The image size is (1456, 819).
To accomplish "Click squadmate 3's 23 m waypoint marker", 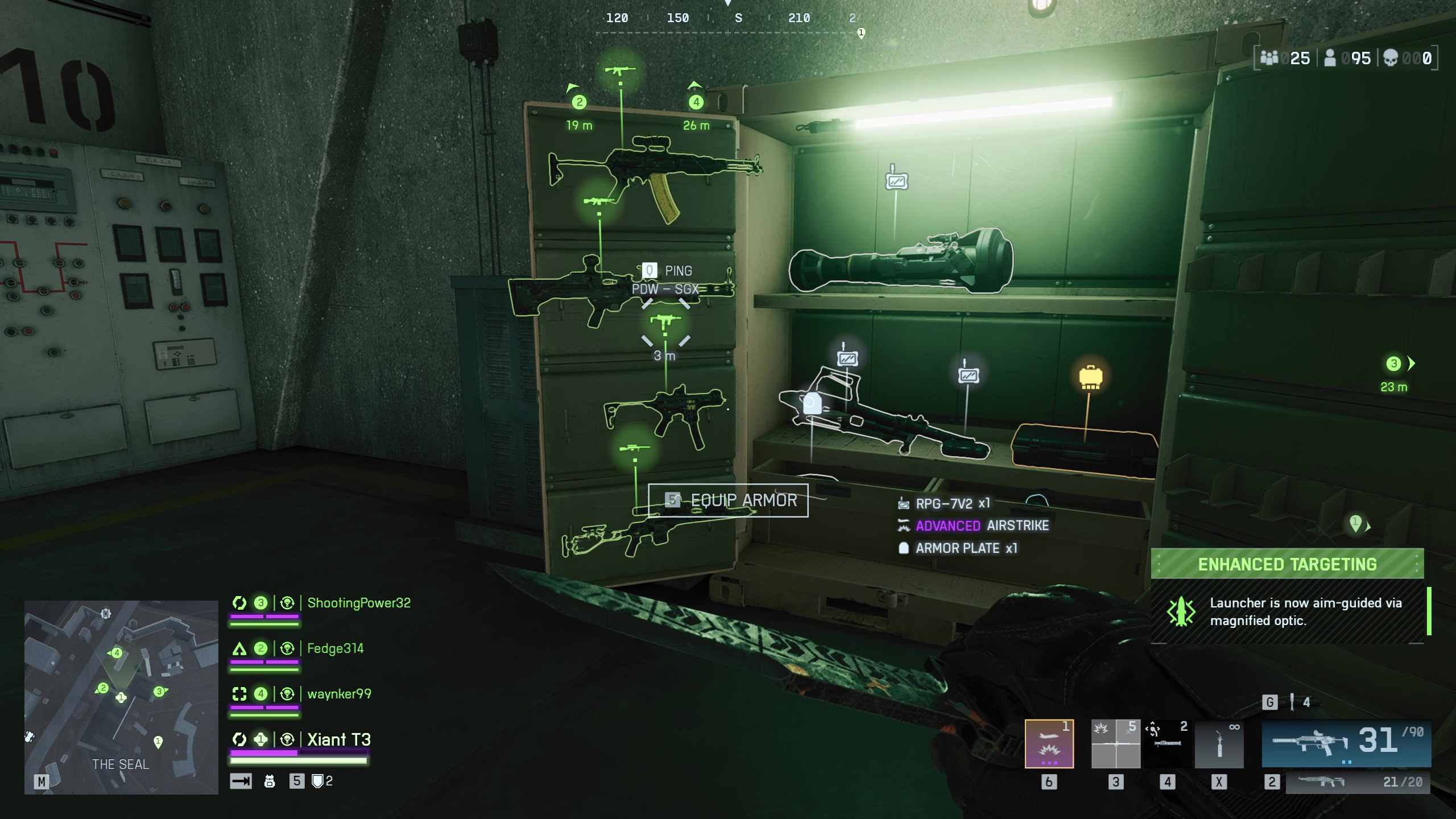I will click(1394, 364).
